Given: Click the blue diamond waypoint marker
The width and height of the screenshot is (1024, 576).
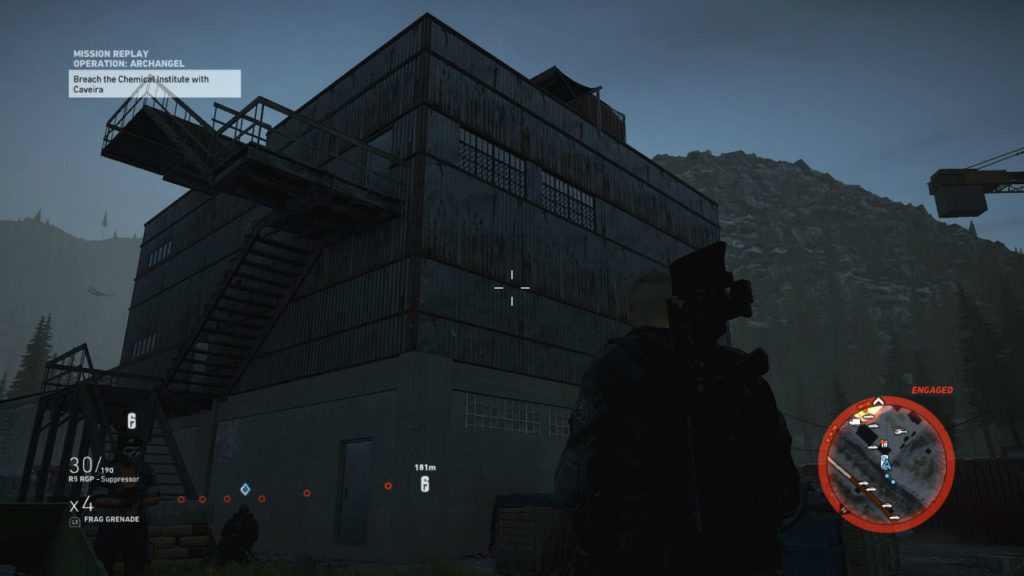Looking at the screenshot, I should (244, 489).
